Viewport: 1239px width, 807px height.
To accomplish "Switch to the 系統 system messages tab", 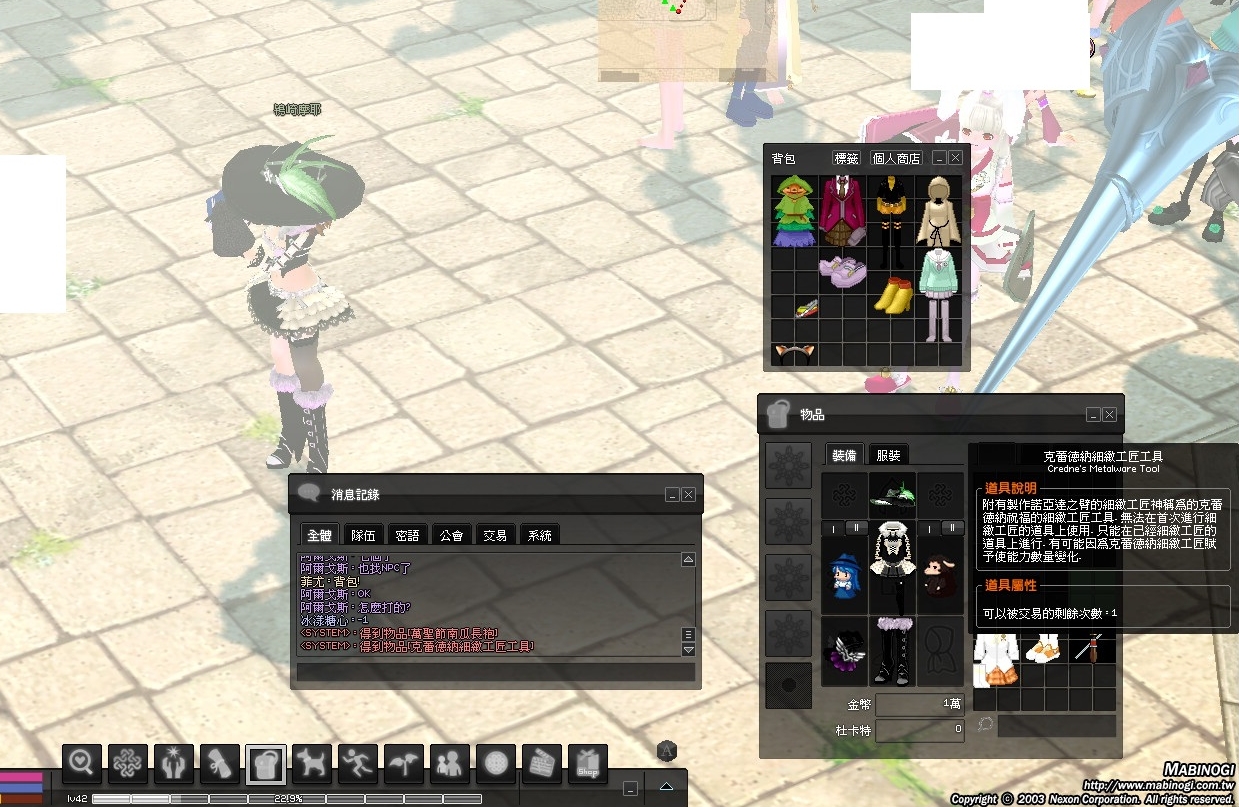I will pos(539,535).
